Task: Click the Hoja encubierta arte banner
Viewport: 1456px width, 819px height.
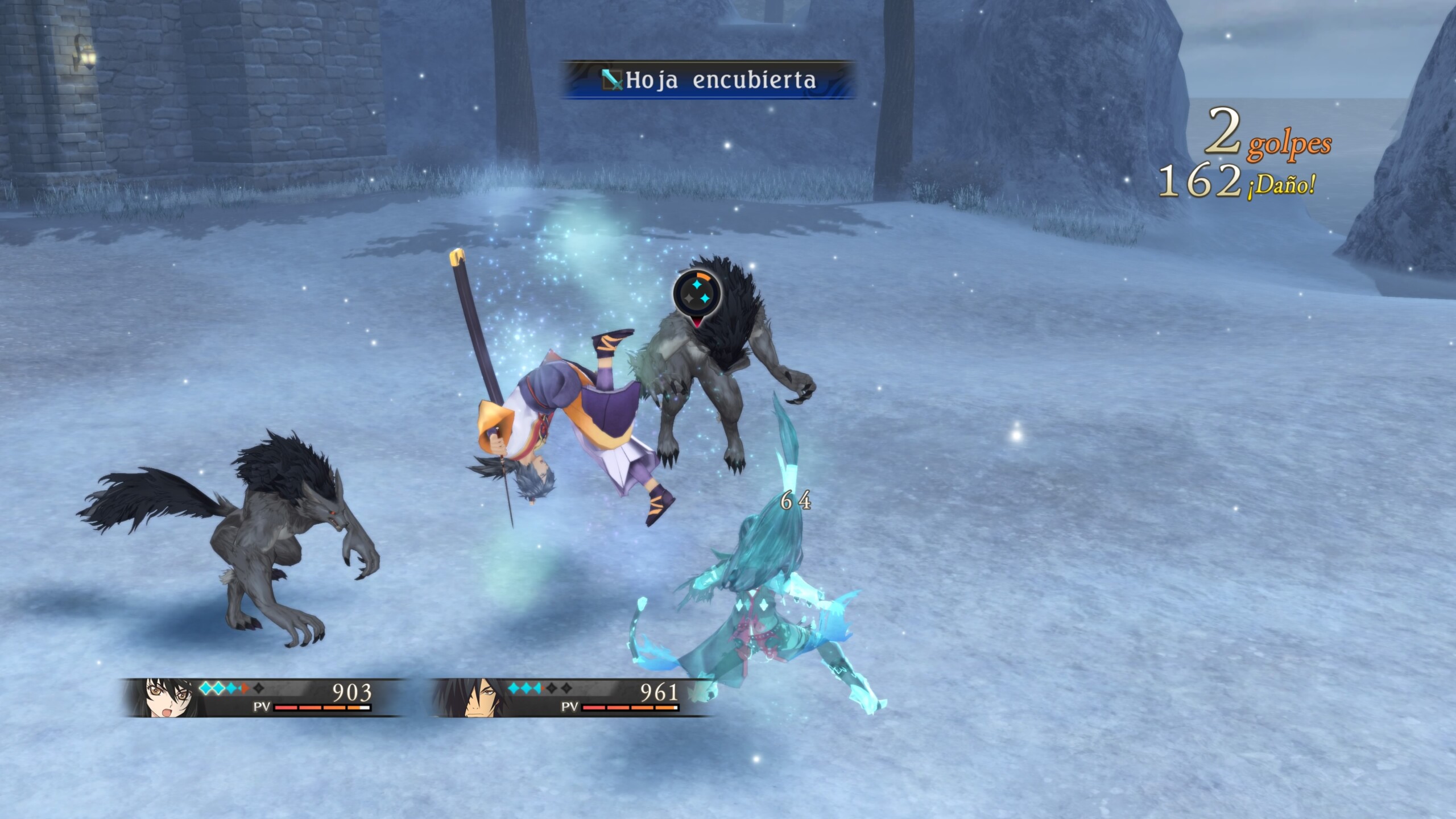Action: tap(708, 80)
